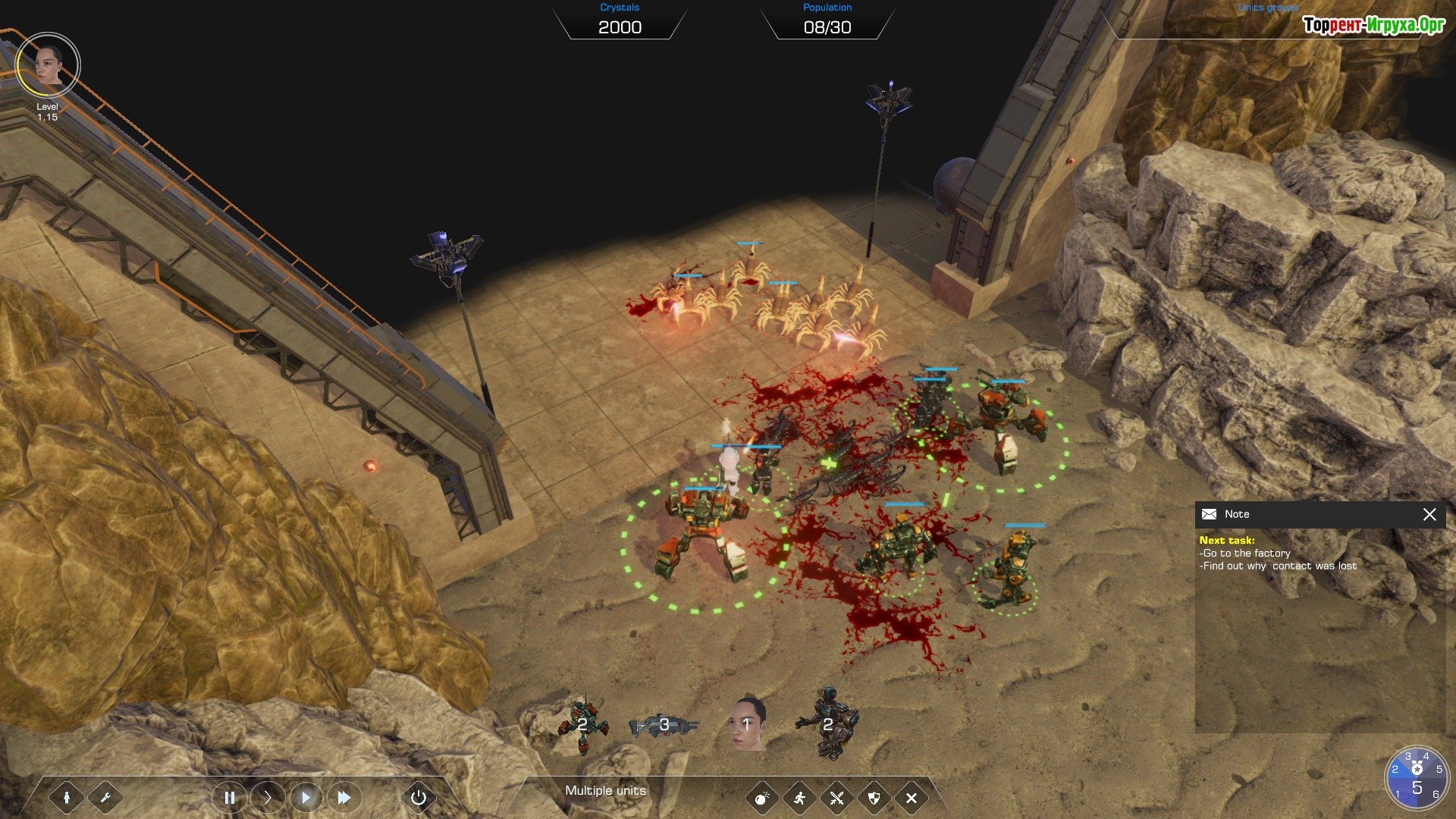
Task: Cancel the order with the X command
Action: (x=912, y=798)
